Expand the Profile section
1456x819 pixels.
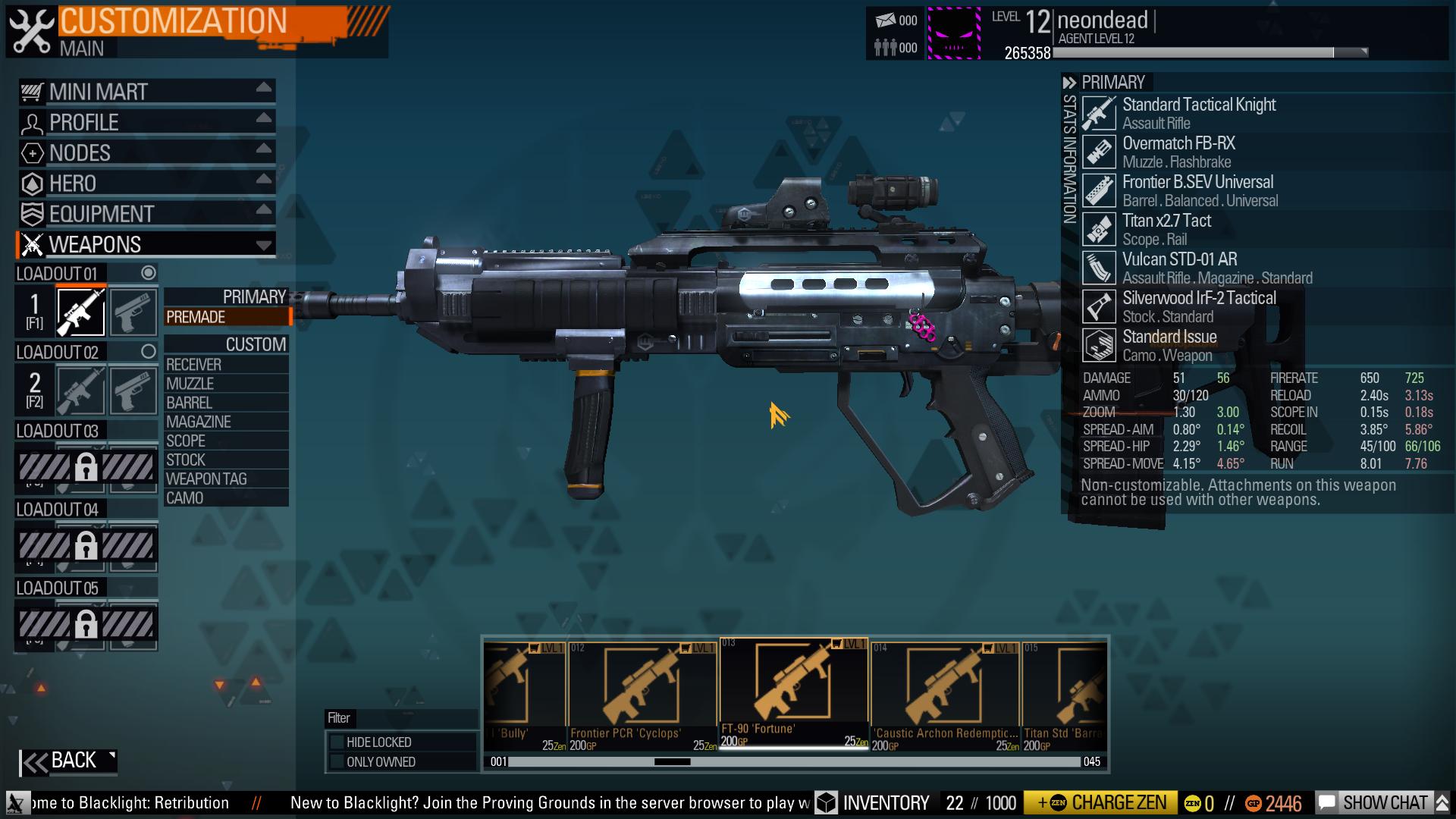pos(146,122)
